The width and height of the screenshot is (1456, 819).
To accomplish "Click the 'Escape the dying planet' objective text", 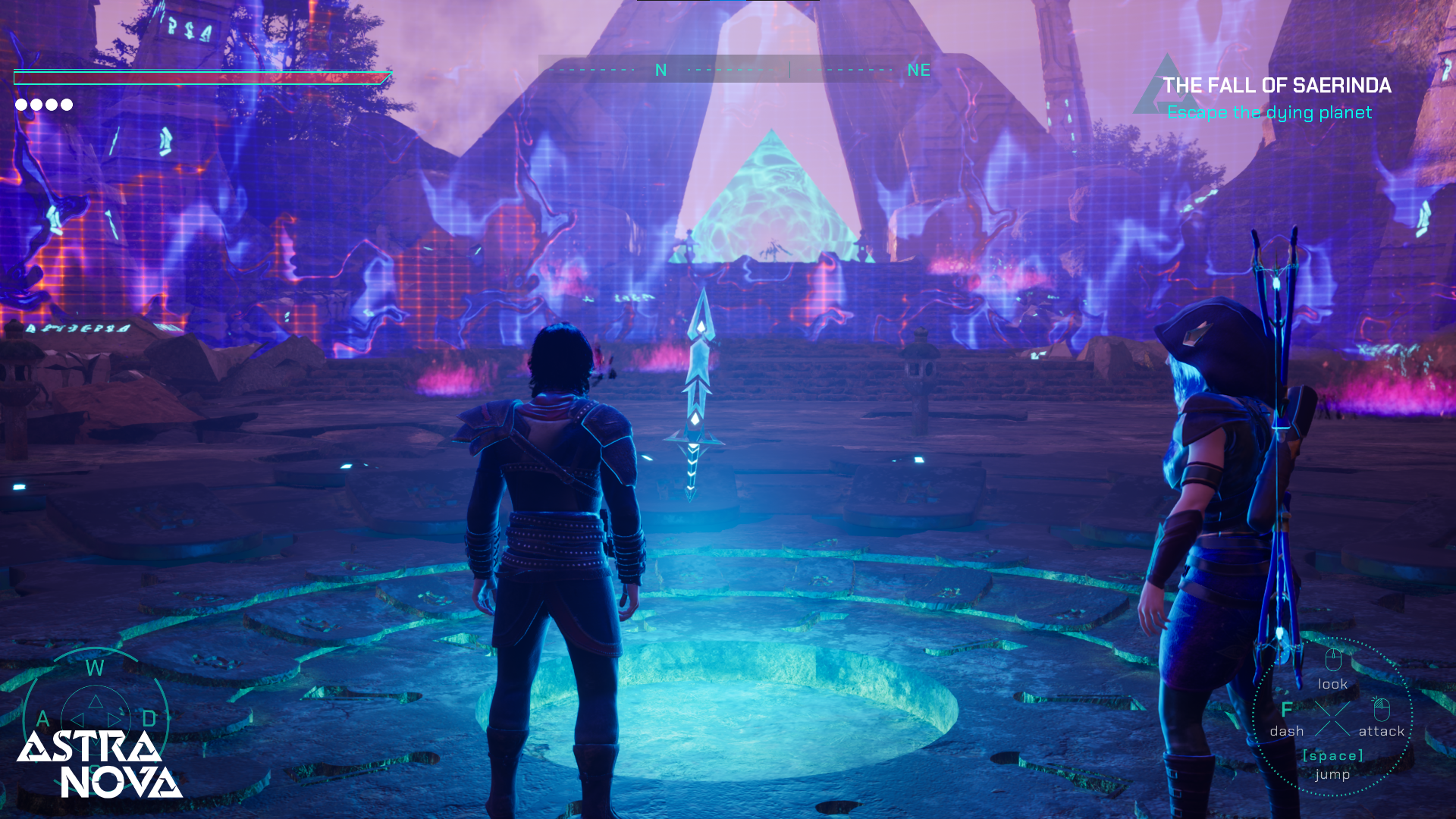I will tap(1271, 112).
